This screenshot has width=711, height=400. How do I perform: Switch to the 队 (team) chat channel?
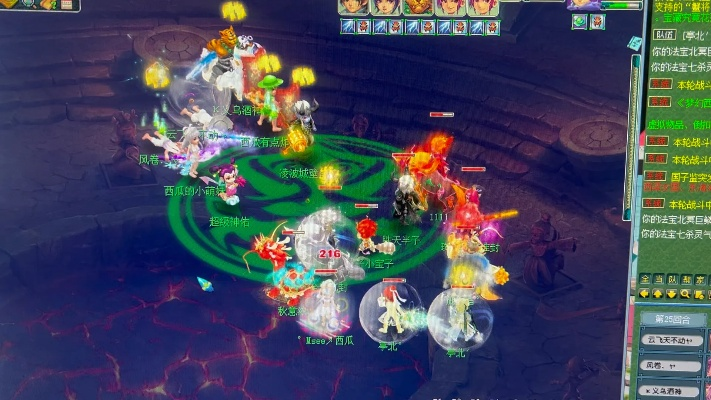click(x=671, y=279)
